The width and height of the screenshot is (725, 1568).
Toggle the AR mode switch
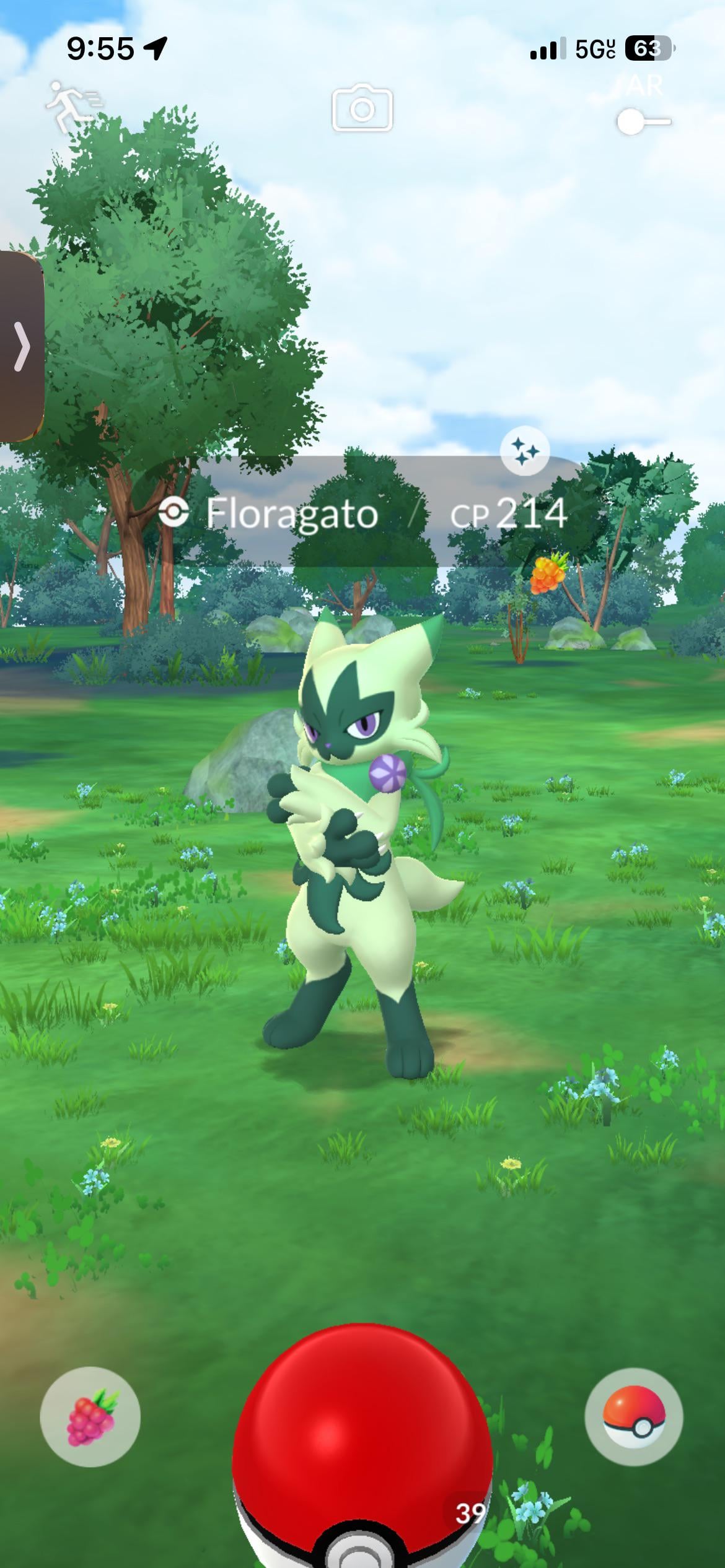point(643,121)
